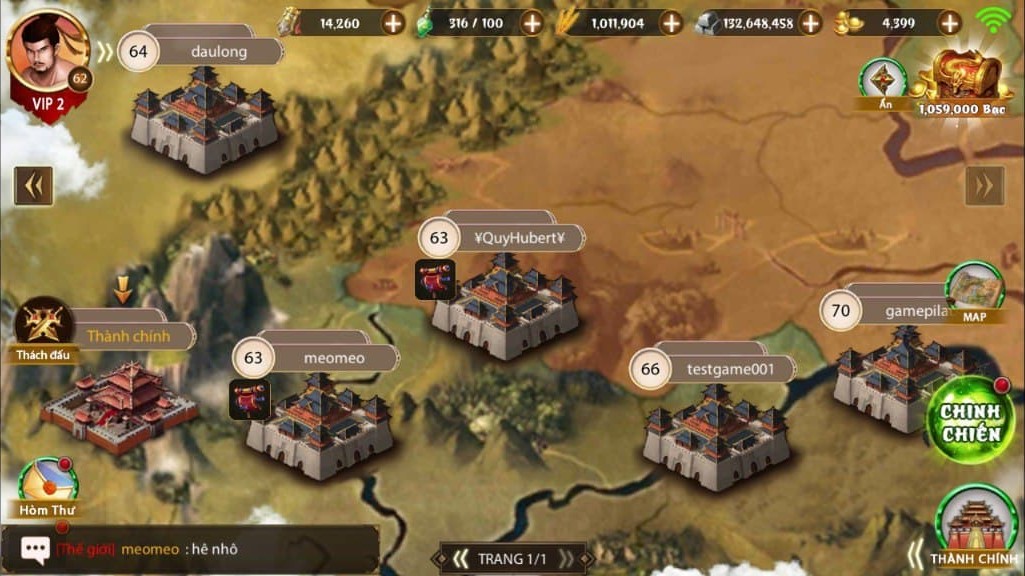
Task: Add silver via plus next to 132,648,458
Action: 809,22
